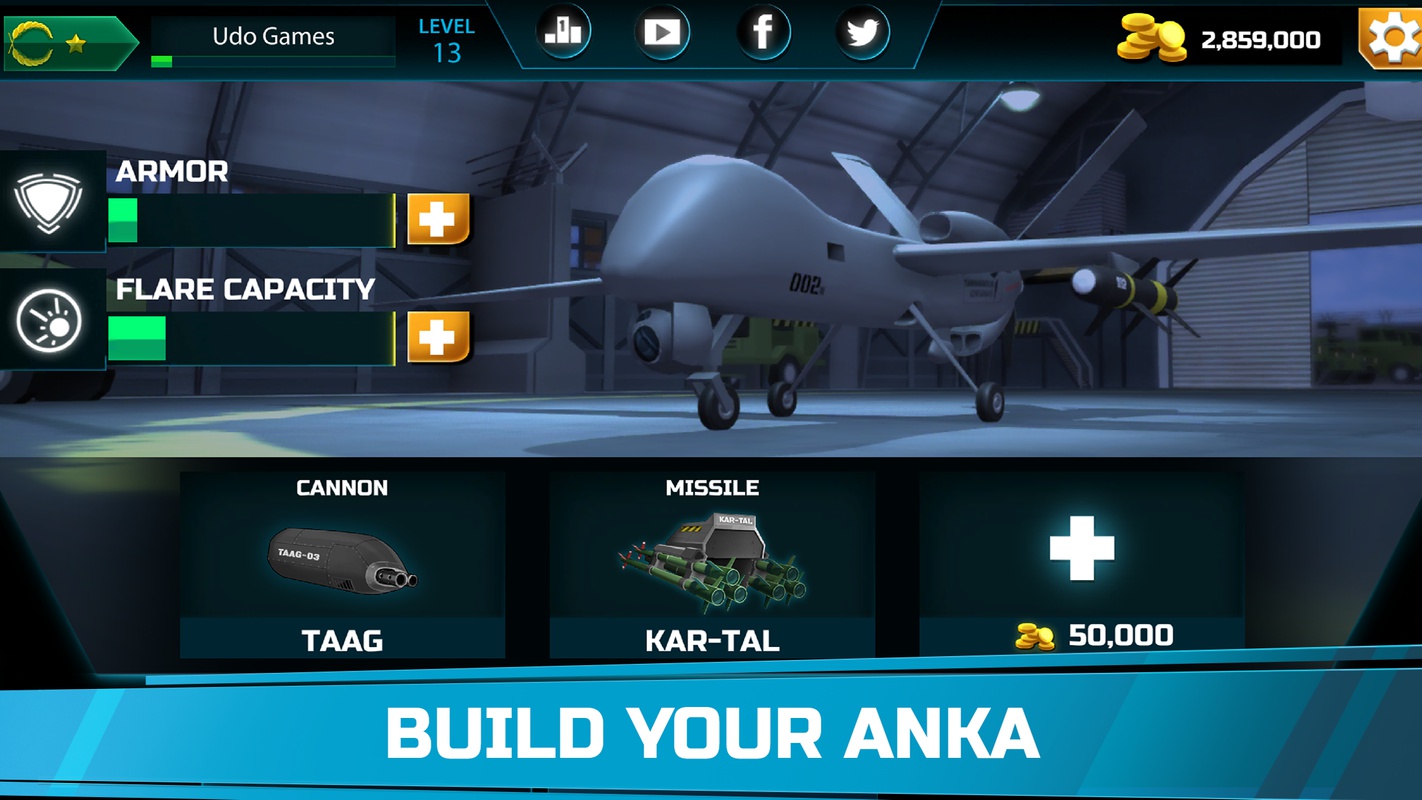The width and height of the screenshot is (1422, 800).
Task: Open the leaderboard podium icon
Action: 563,33
